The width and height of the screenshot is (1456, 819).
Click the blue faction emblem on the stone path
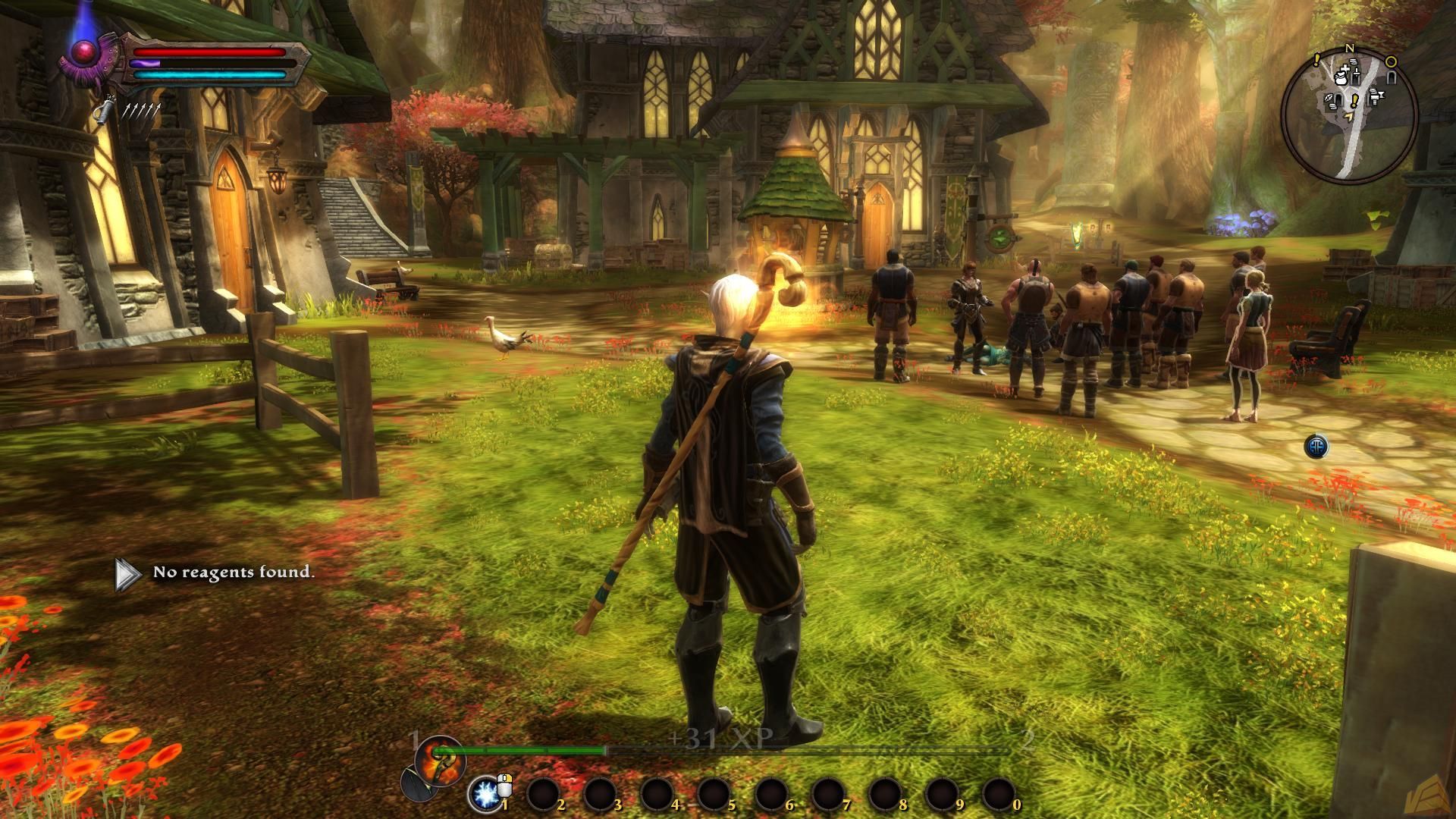tap(1316, 447)
